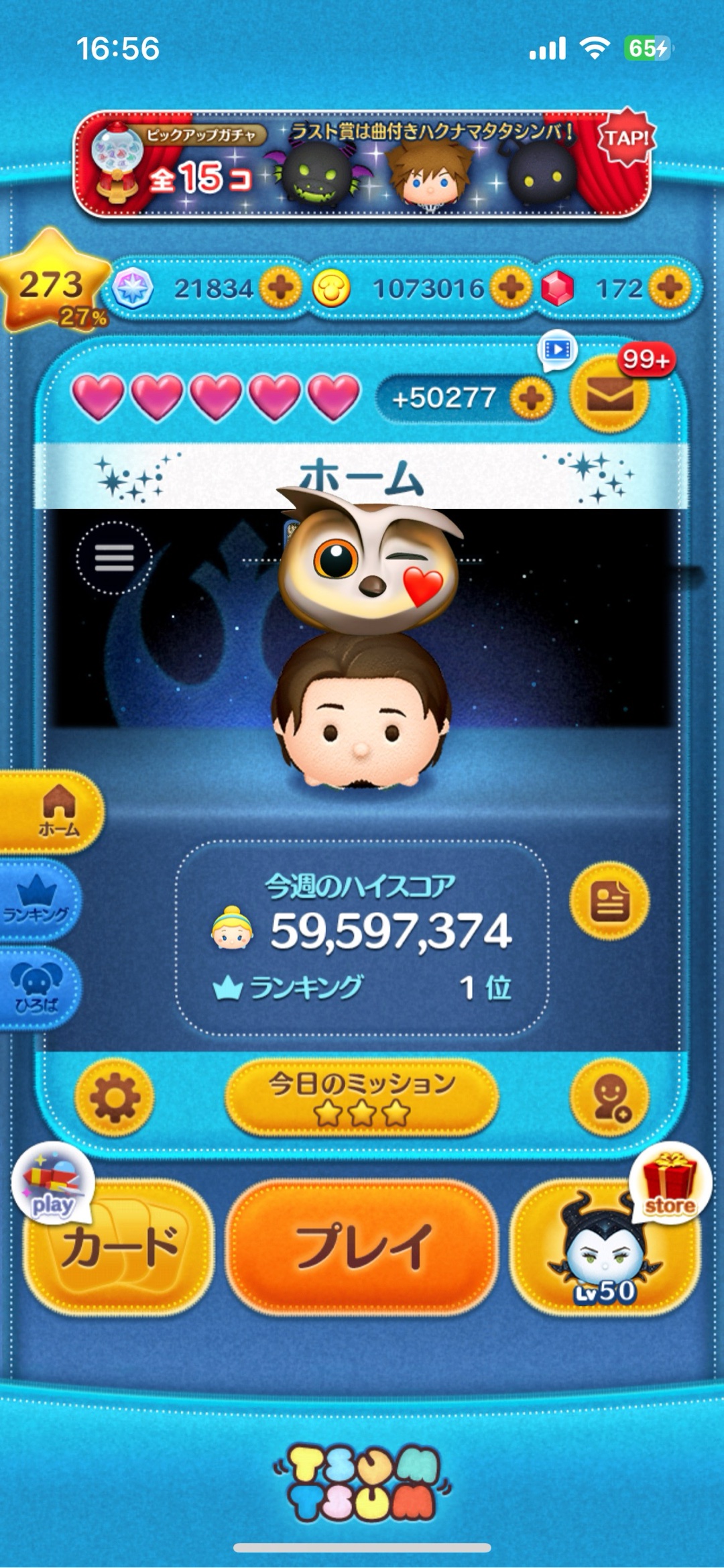Open the カード bingo card screen
Screen dimensions: 724x1568
tap(119, 1247)
